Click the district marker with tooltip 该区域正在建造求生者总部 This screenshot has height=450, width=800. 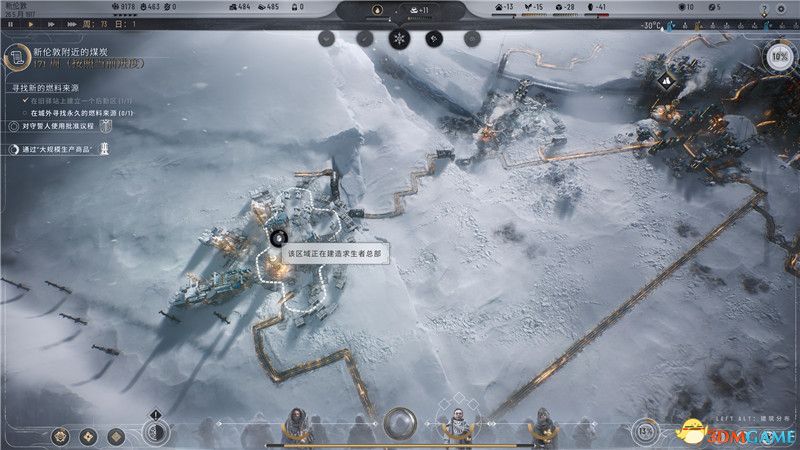(x=279, y=238)
